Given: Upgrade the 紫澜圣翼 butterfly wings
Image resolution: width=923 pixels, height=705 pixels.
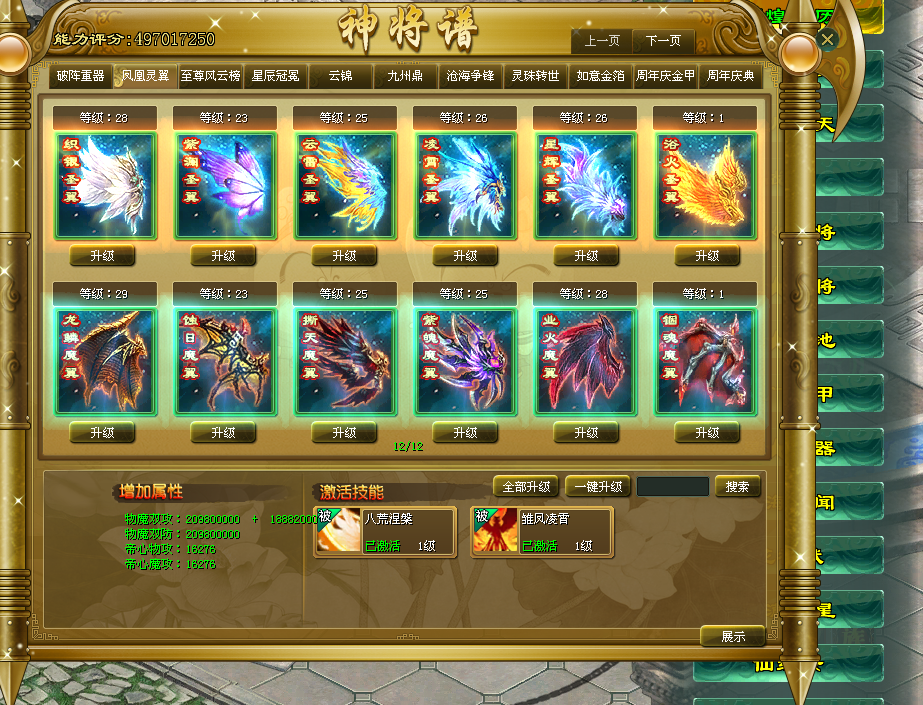Looking at the screenshot, I should click(x=223, y=256).
